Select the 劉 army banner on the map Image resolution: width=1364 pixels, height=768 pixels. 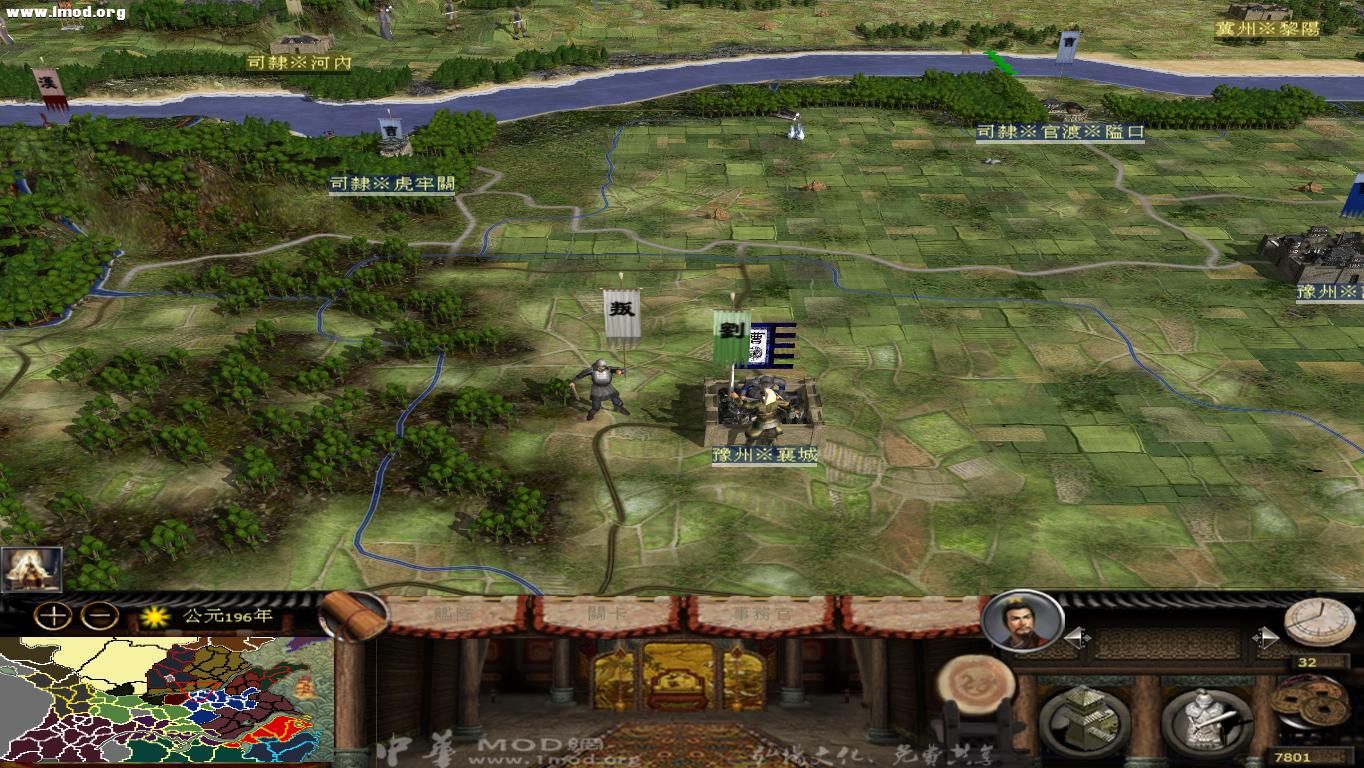(731, 330)
